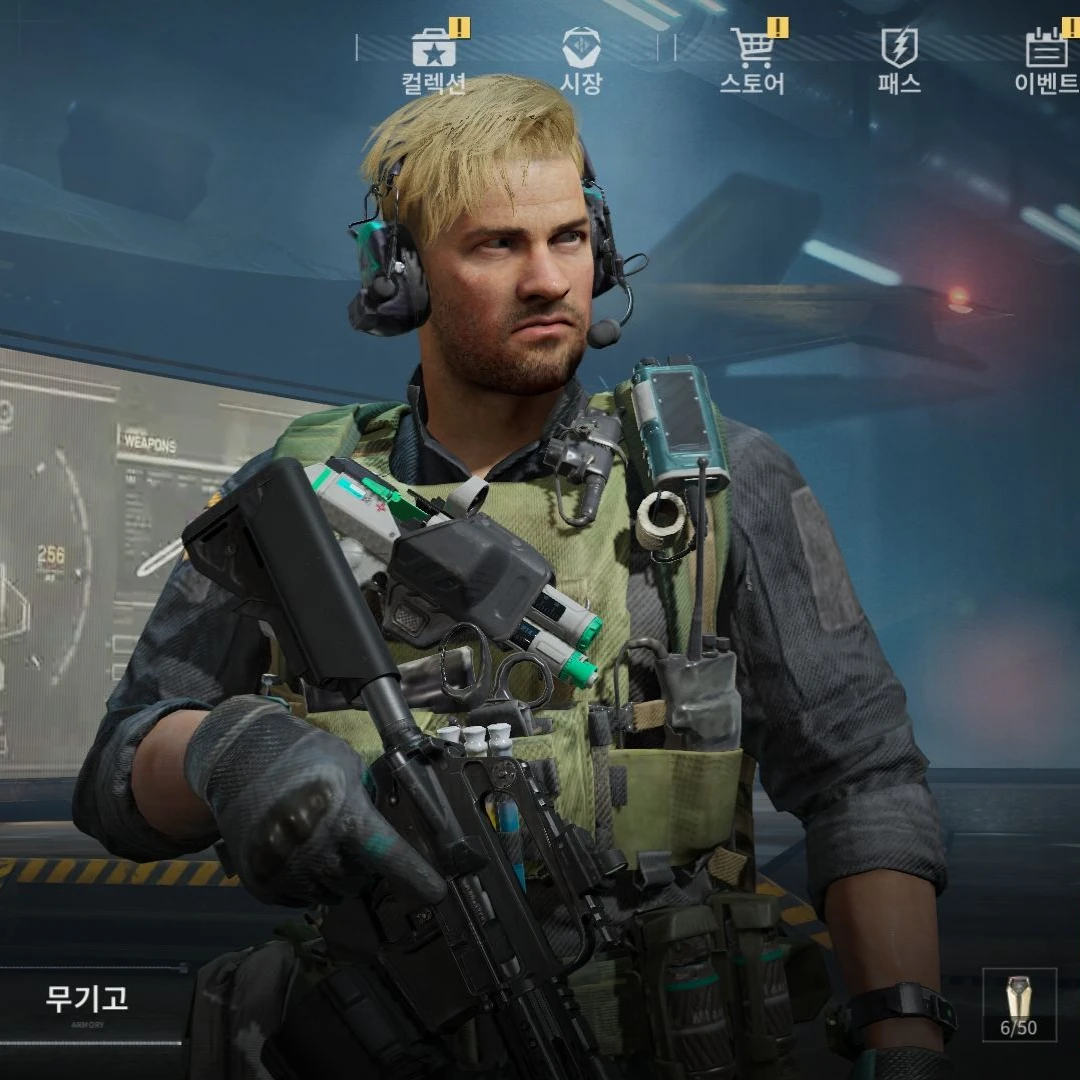Select the 6/50 item counter icon
Screen dimensions: 1080x1080
coord(1019,1005)
